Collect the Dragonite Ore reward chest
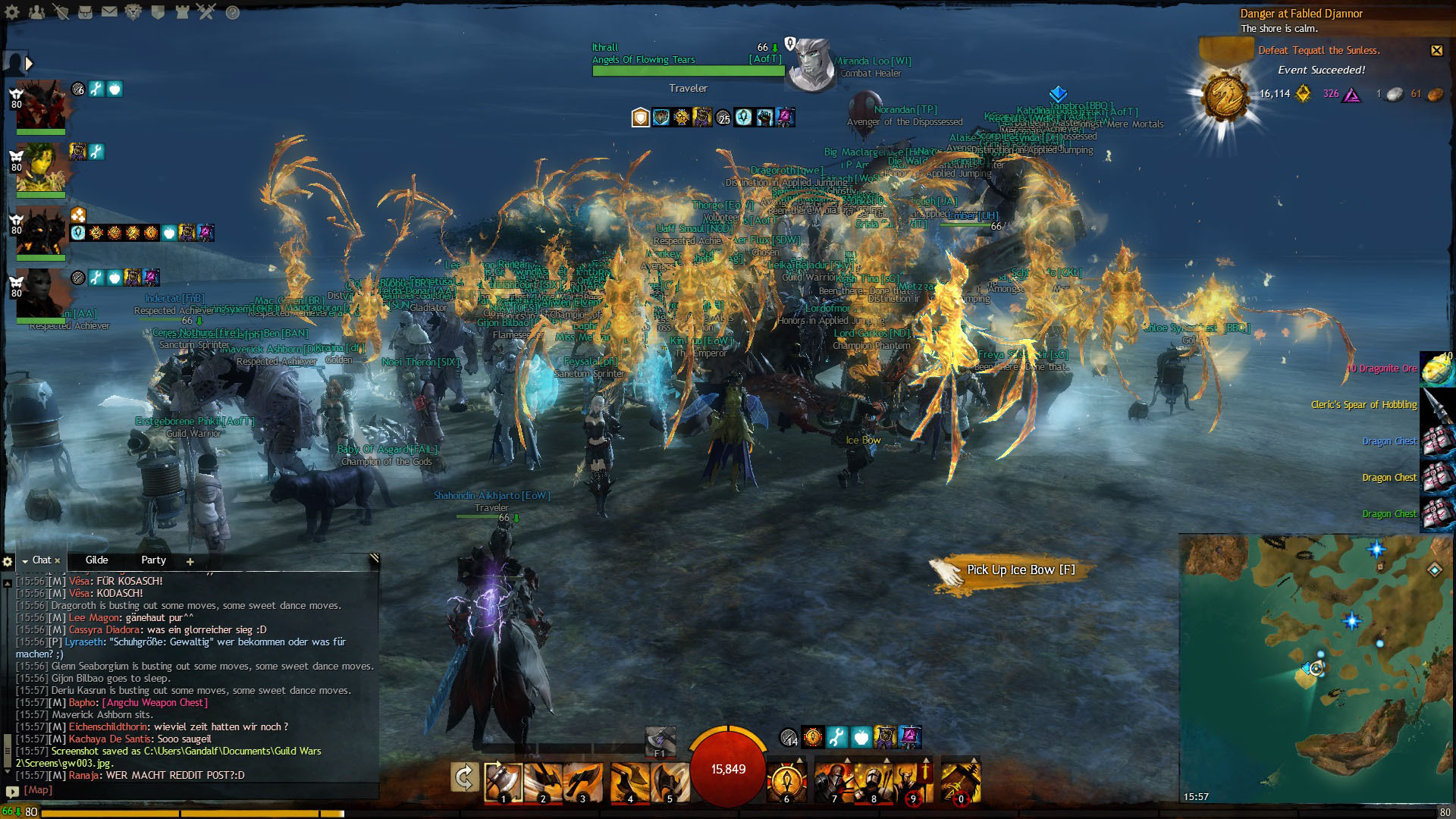Viewport: 1456px width, 819px height. (1436, 369)
